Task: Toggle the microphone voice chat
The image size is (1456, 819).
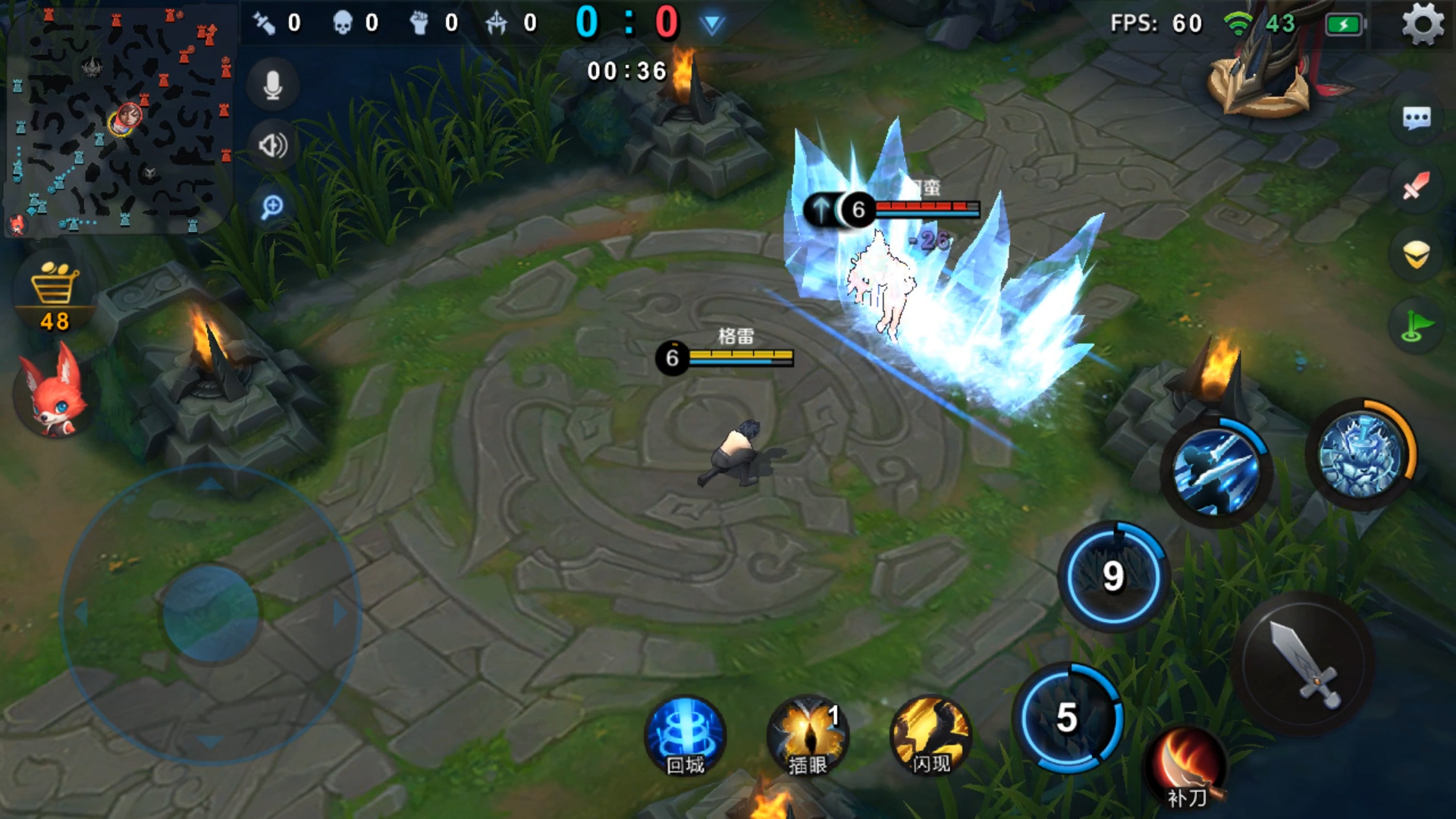Action: tap(273, 85)
